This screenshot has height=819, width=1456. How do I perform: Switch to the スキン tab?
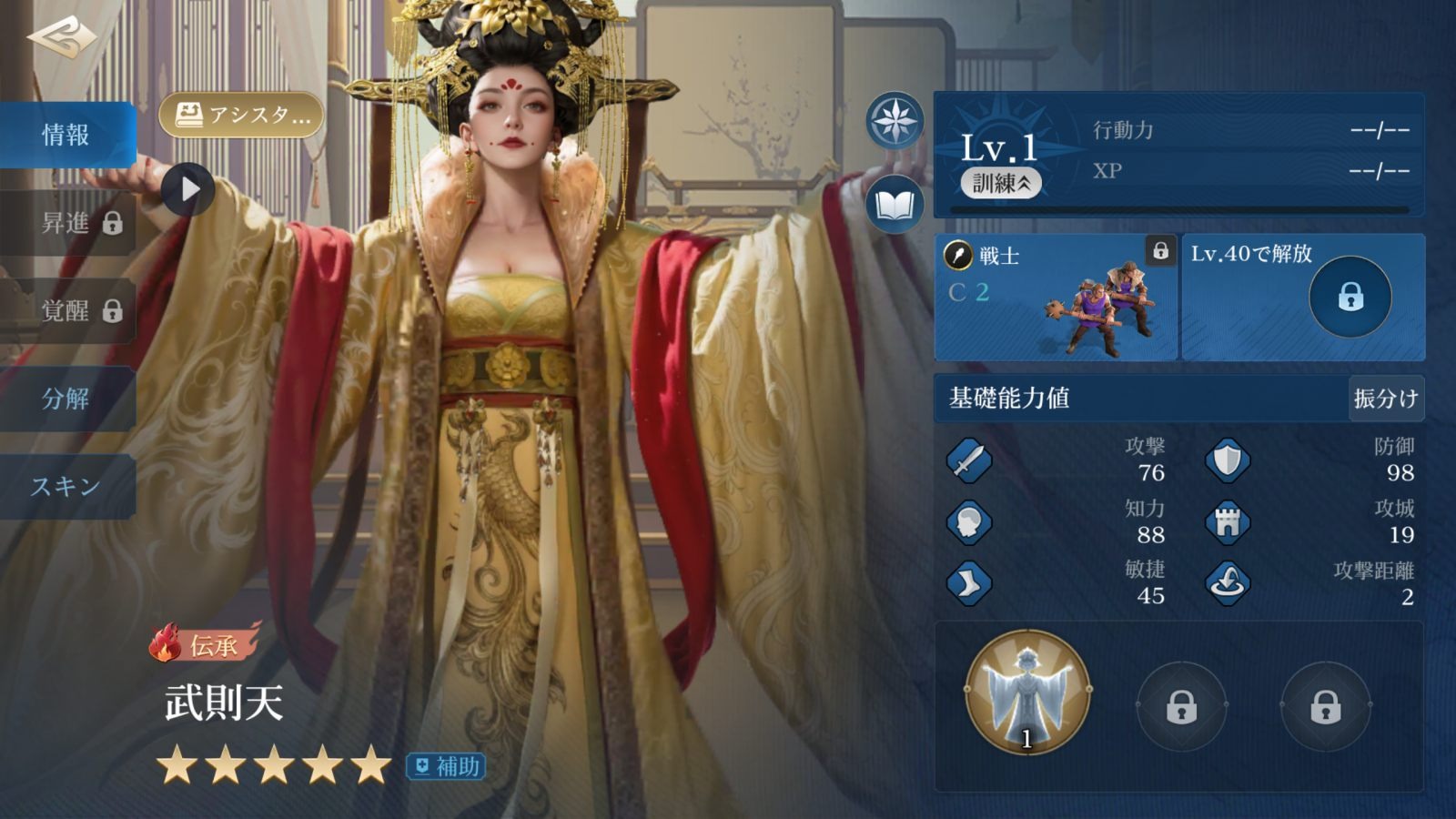click(66, 487)
